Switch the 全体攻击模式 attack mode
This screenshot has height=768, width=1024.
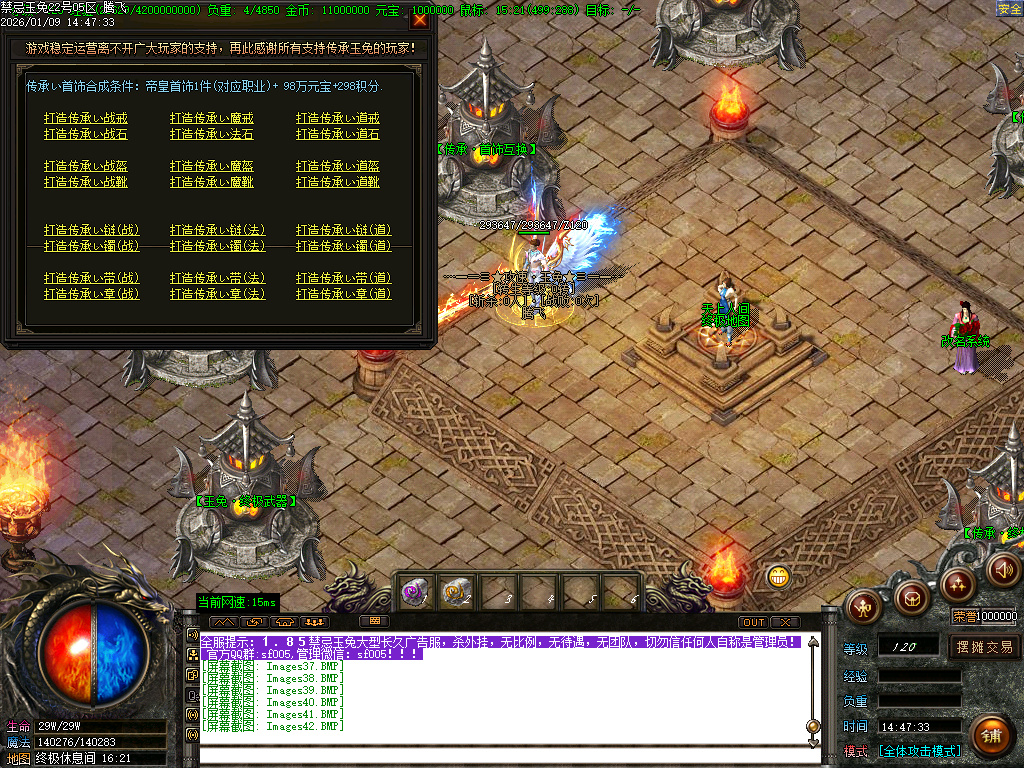click(x=919, y=751)
